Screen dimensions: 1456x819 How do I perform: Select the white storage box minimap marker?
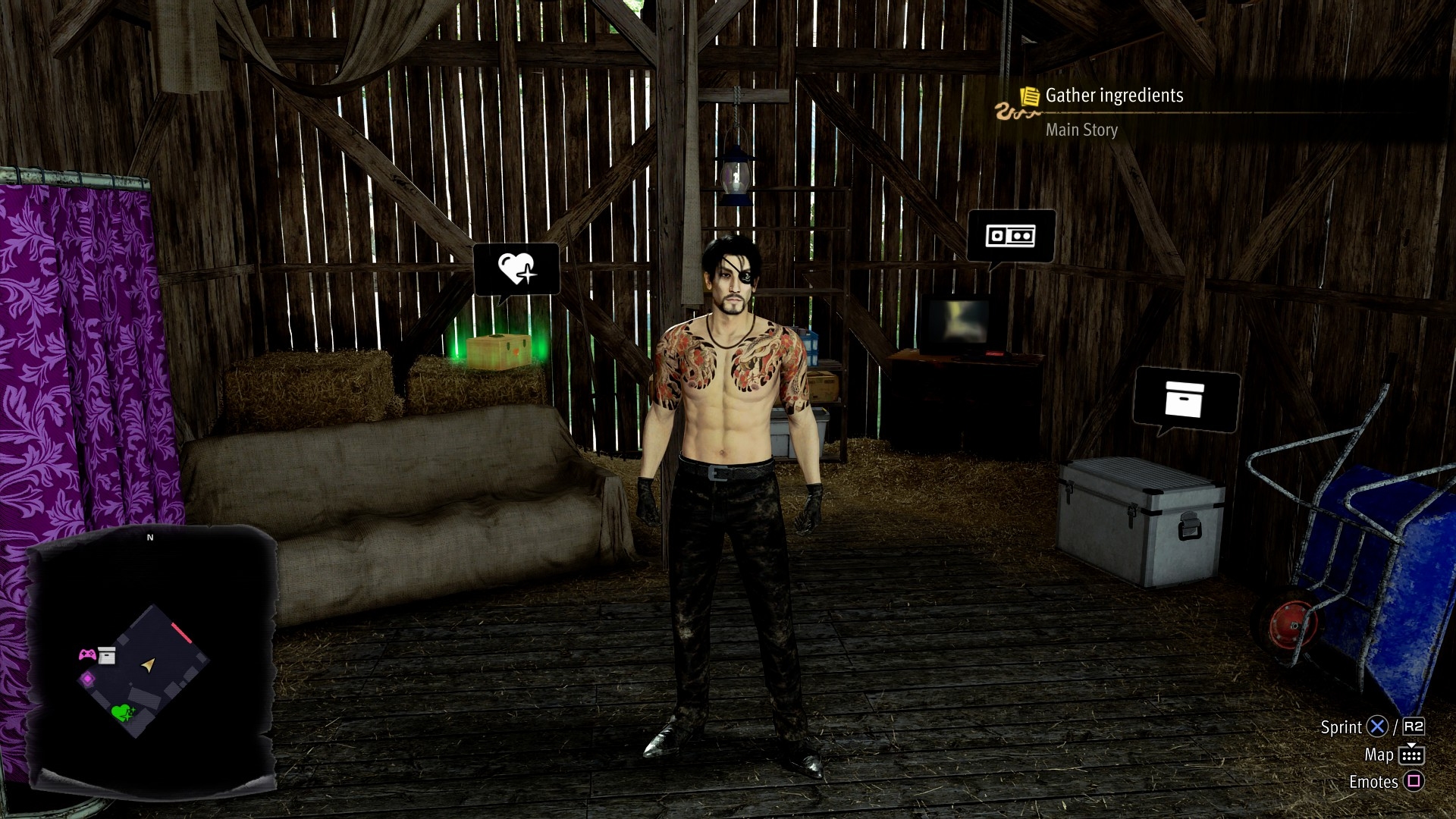107,656
